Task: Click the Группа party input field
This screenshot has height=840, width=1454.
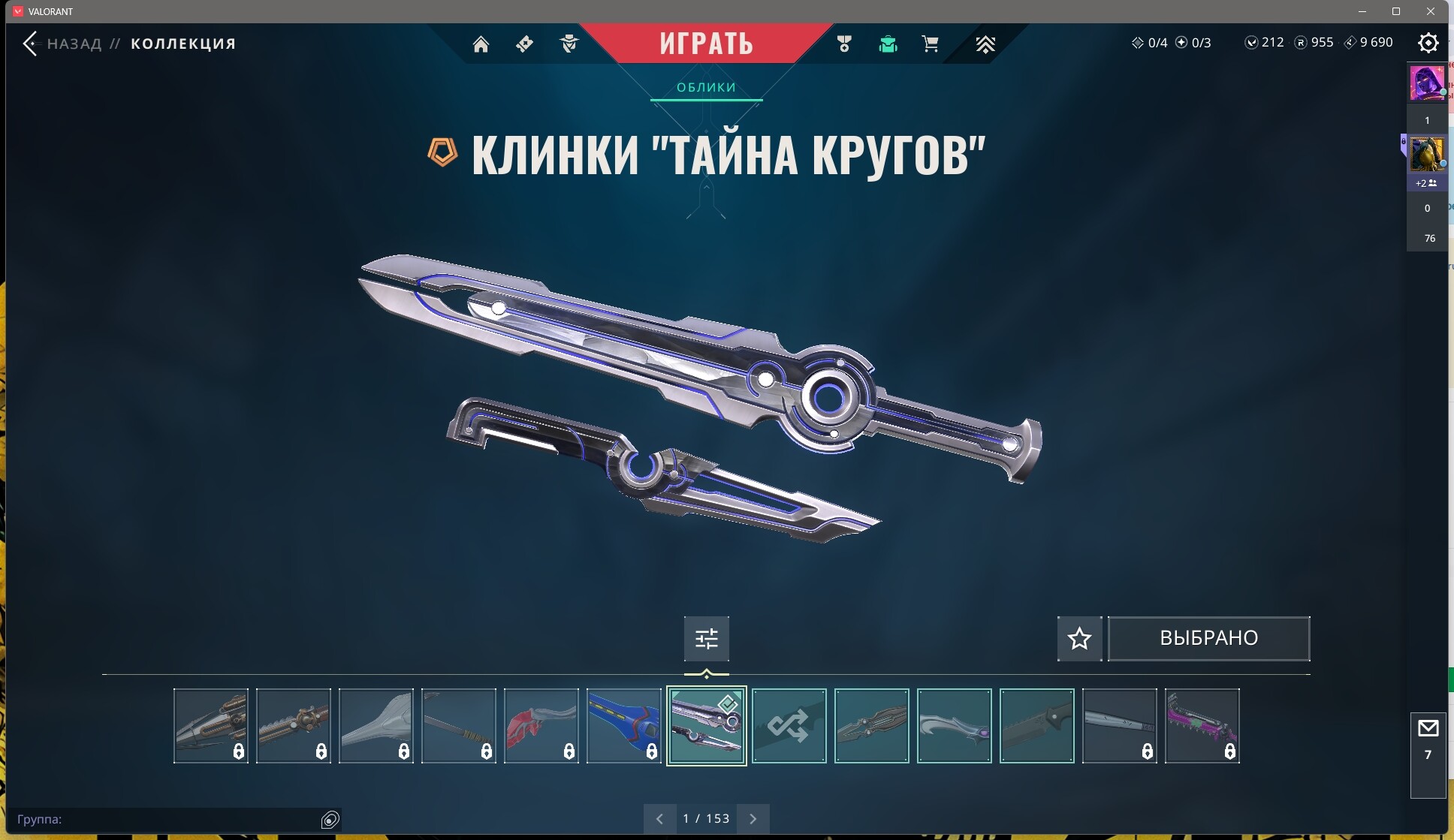Action: (x=165, y=819)
